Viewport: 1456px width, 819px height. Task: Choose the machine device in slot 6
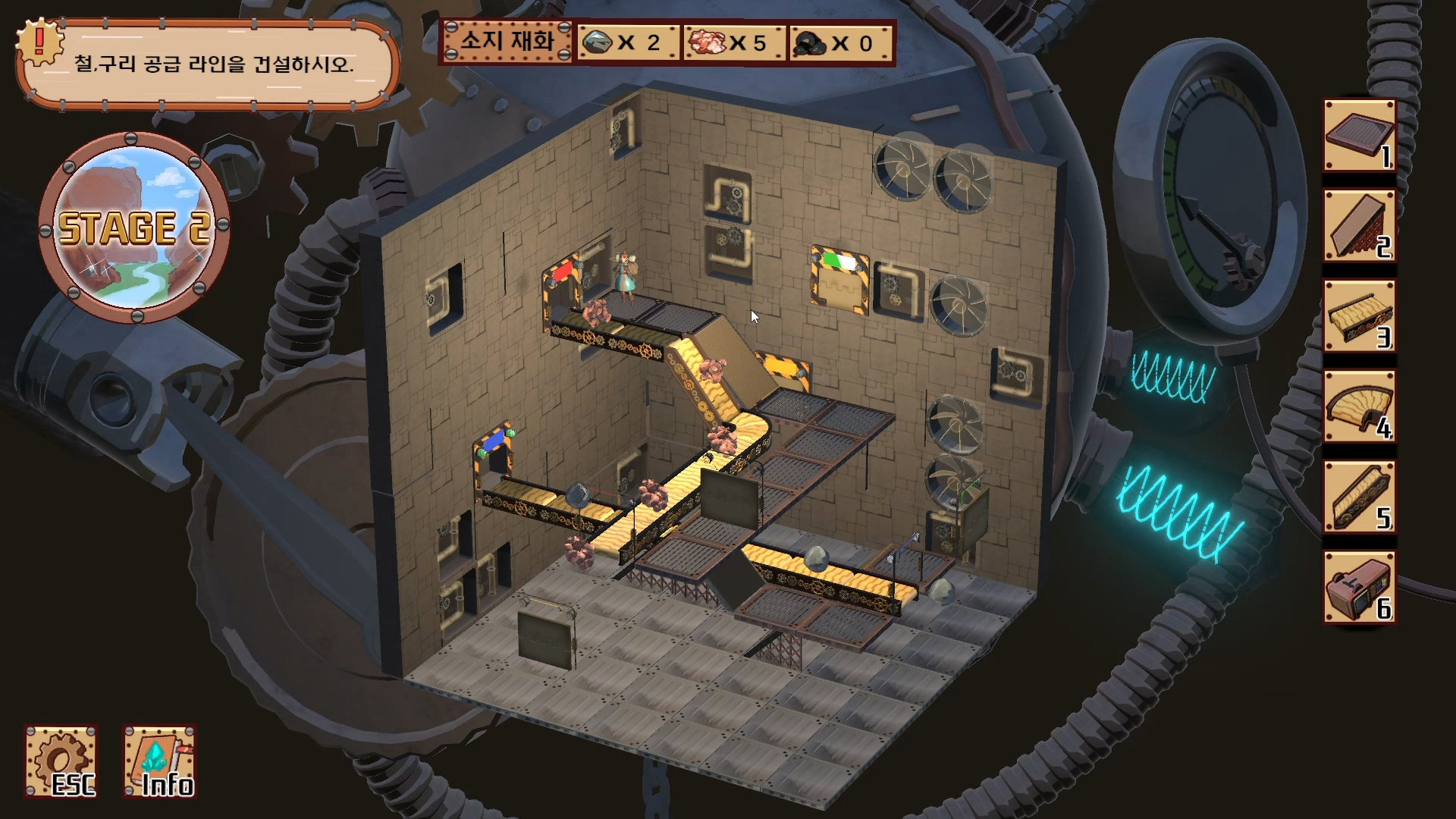click(1359, 588)
